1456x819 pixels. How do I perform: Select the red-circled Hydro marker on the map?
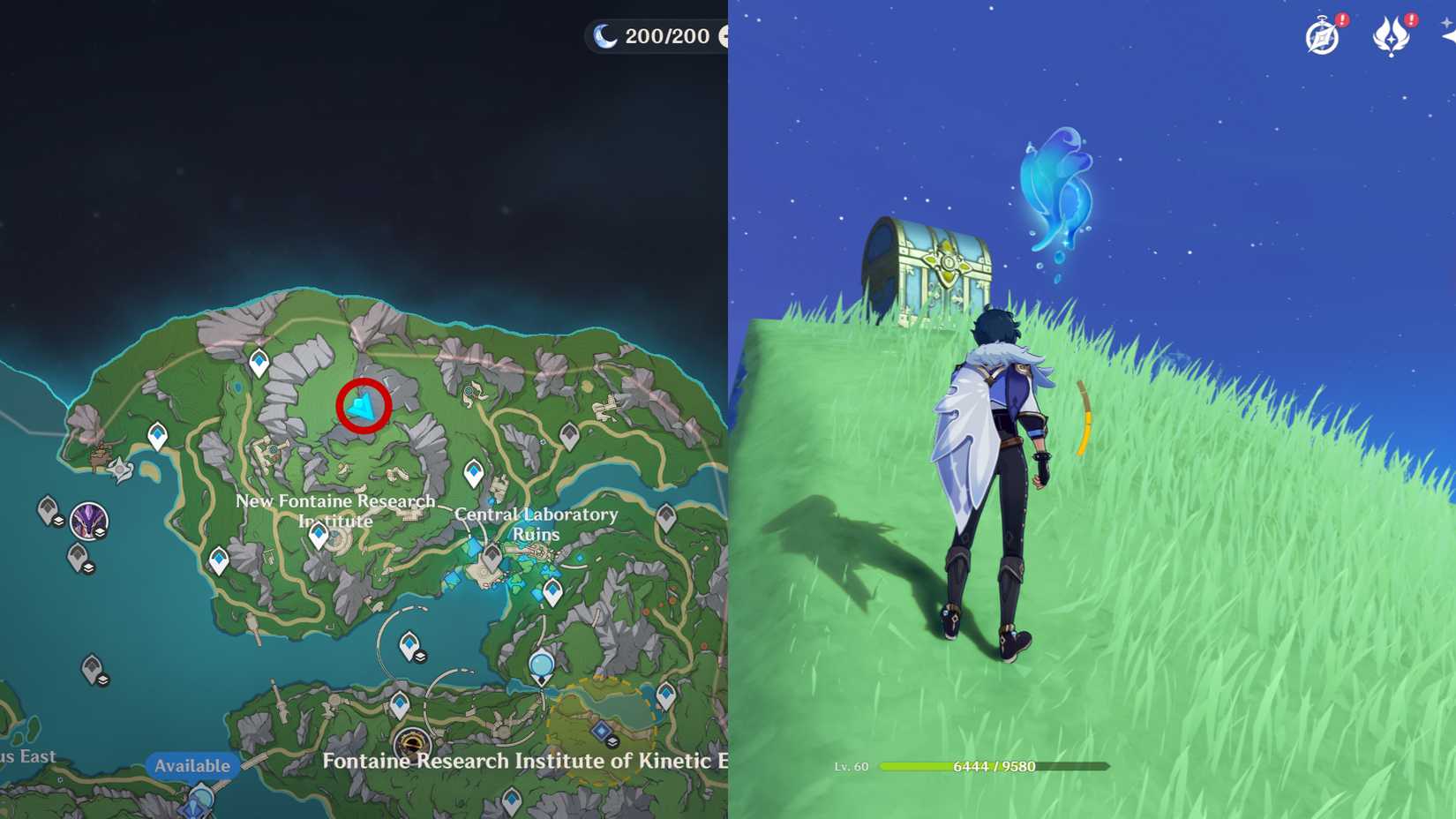(363, 405)
